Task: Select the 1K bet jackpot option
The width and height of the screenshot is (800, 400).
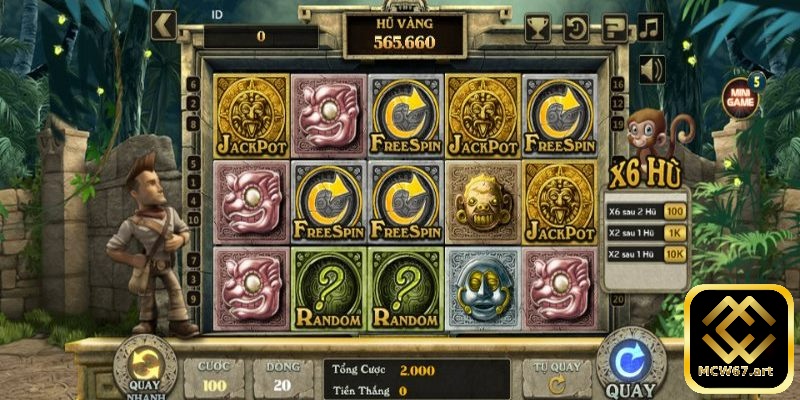Action: coord(676,232)
